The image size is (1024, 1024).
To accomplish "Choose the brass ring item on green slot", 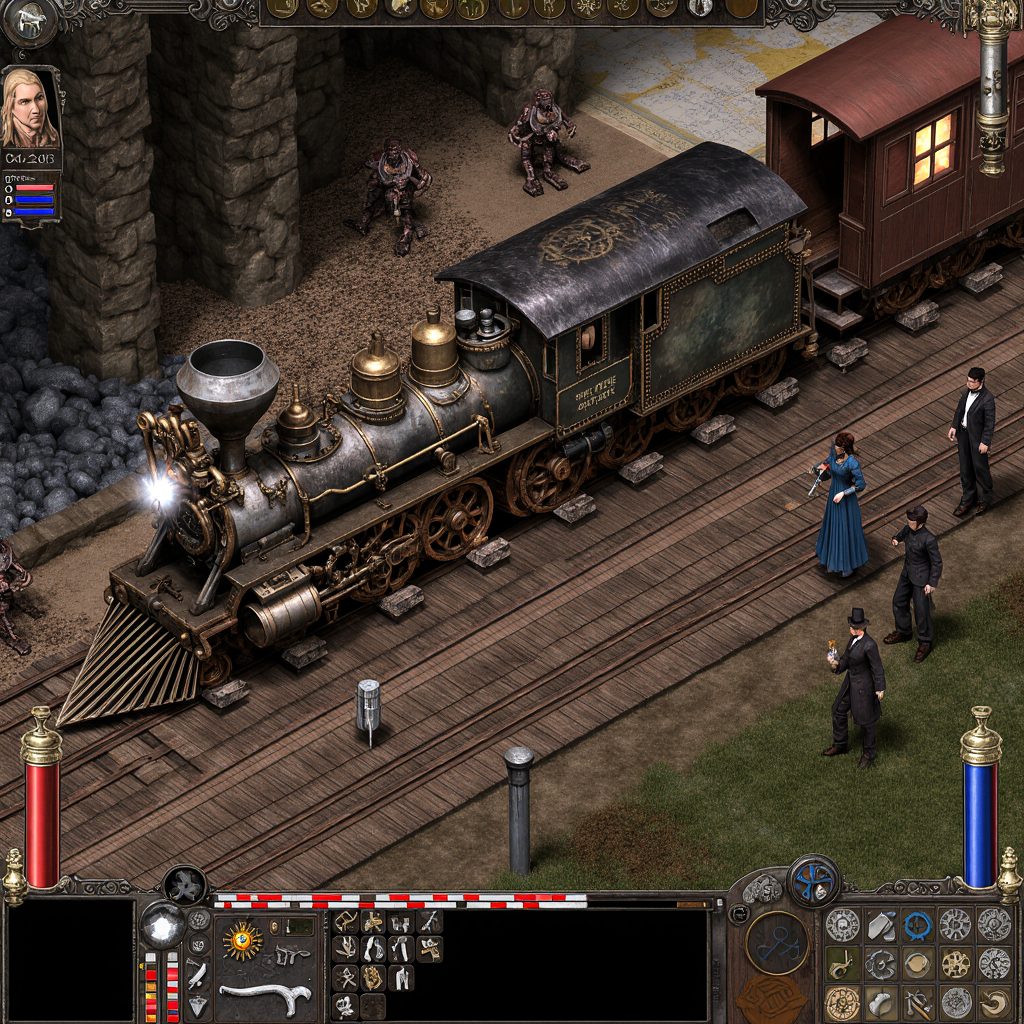I will (842, 964).
